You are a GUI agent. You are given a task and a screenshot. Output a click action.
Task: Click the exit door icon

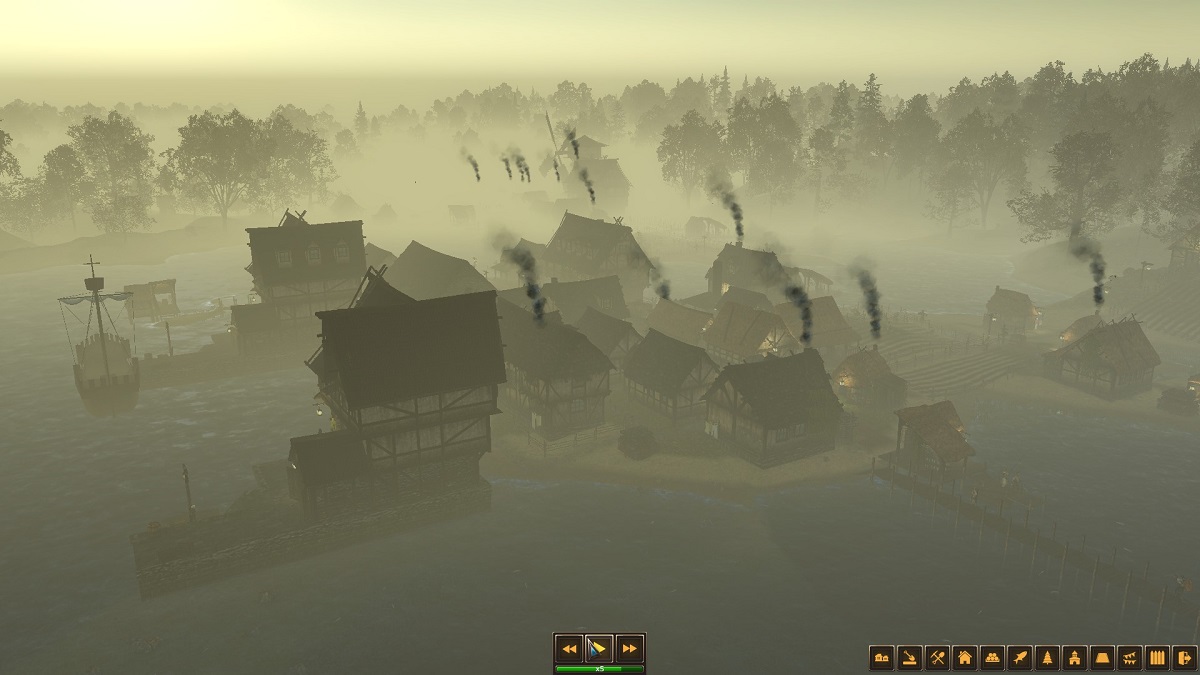pyautogui.click(x=1184, y=657)
